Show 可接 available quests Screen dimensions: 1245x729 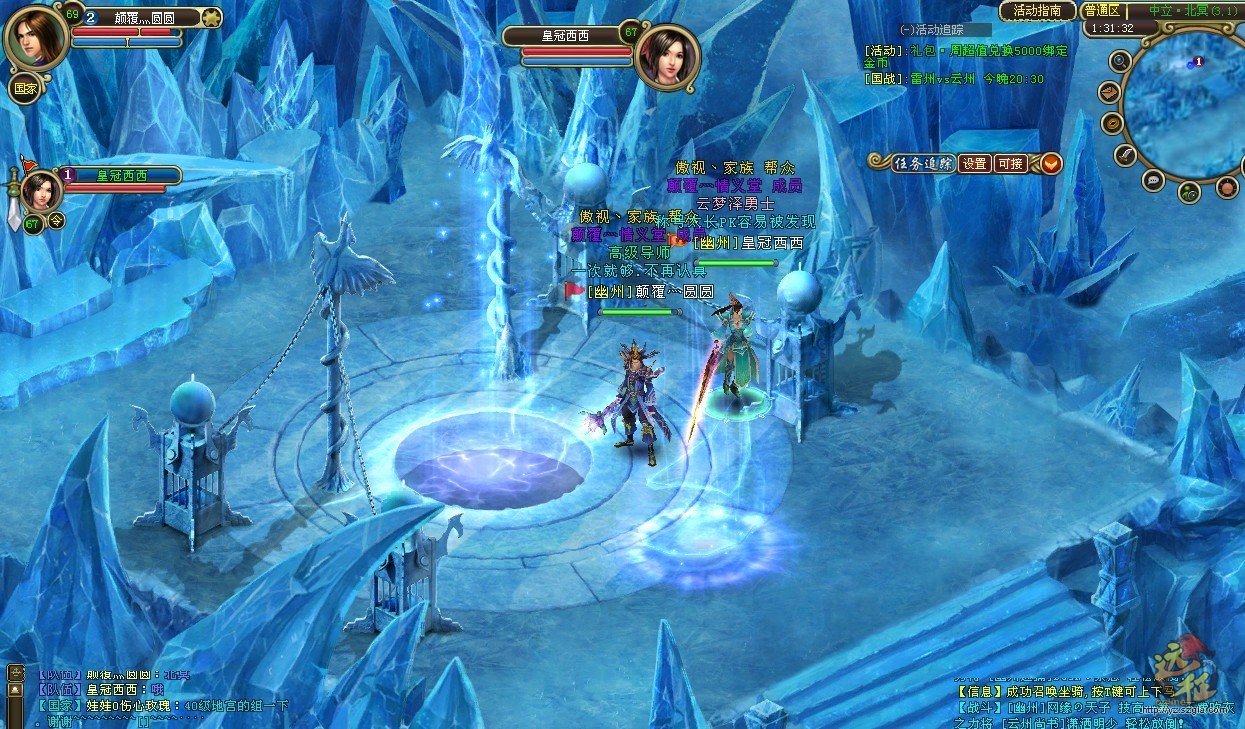tap(1010, 163)
